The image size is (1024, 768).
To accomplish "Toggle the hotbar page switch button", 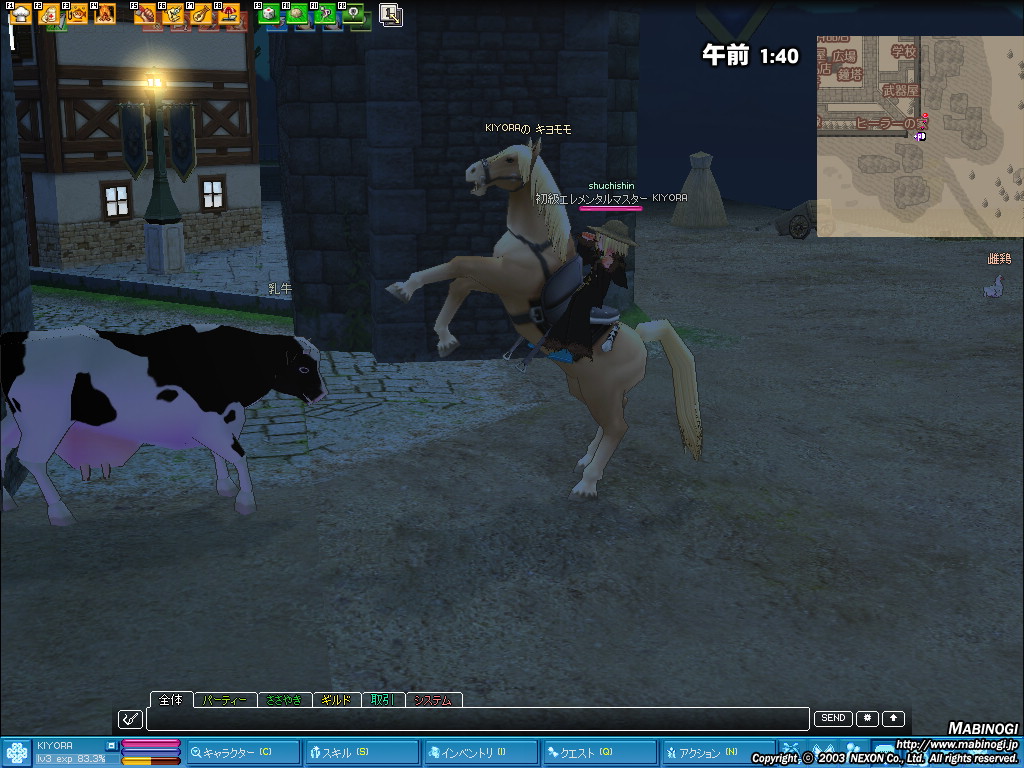I will pos(391,15).
